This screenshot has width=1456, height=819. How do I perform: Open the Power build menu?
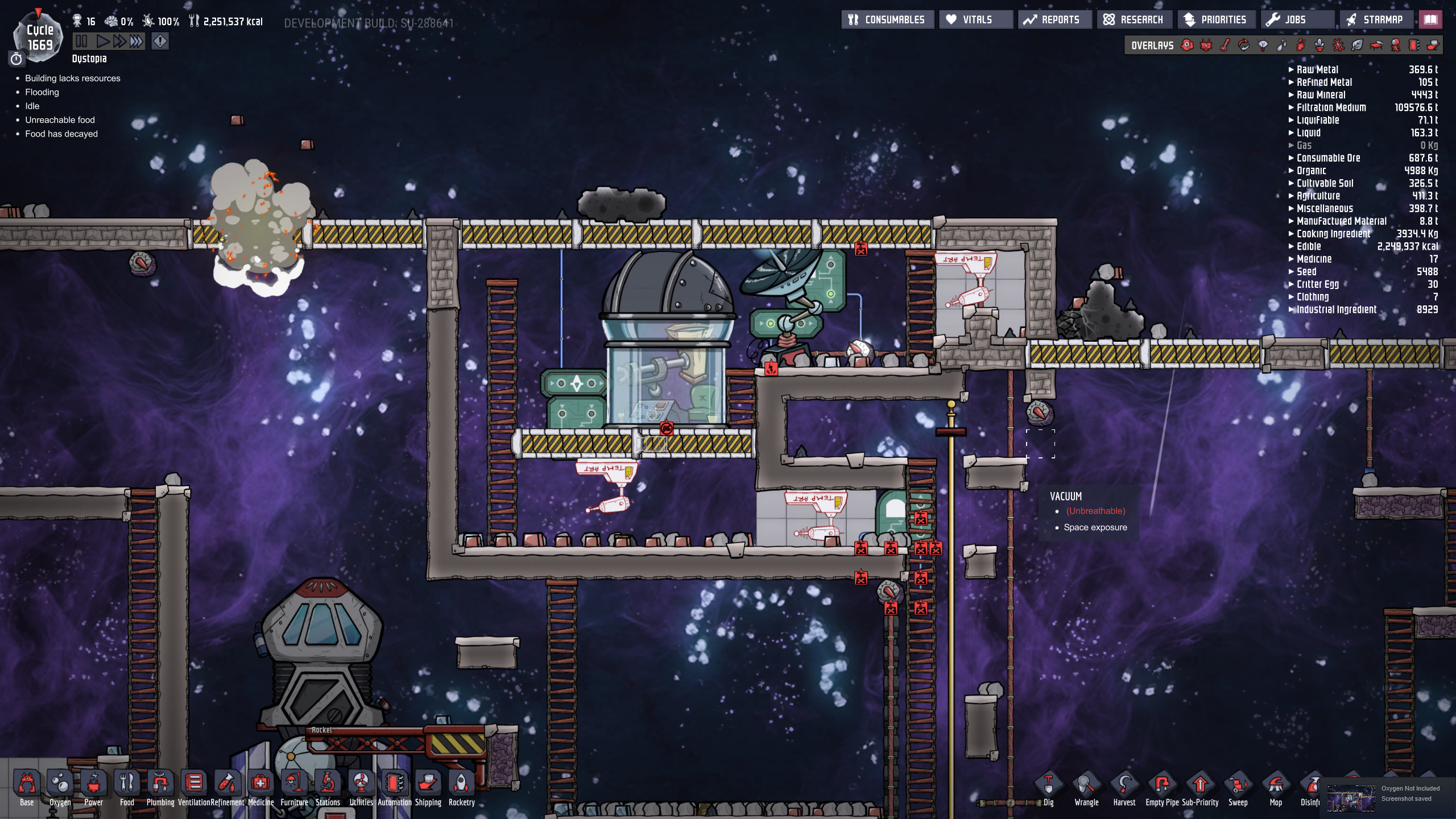pos(94,788)
